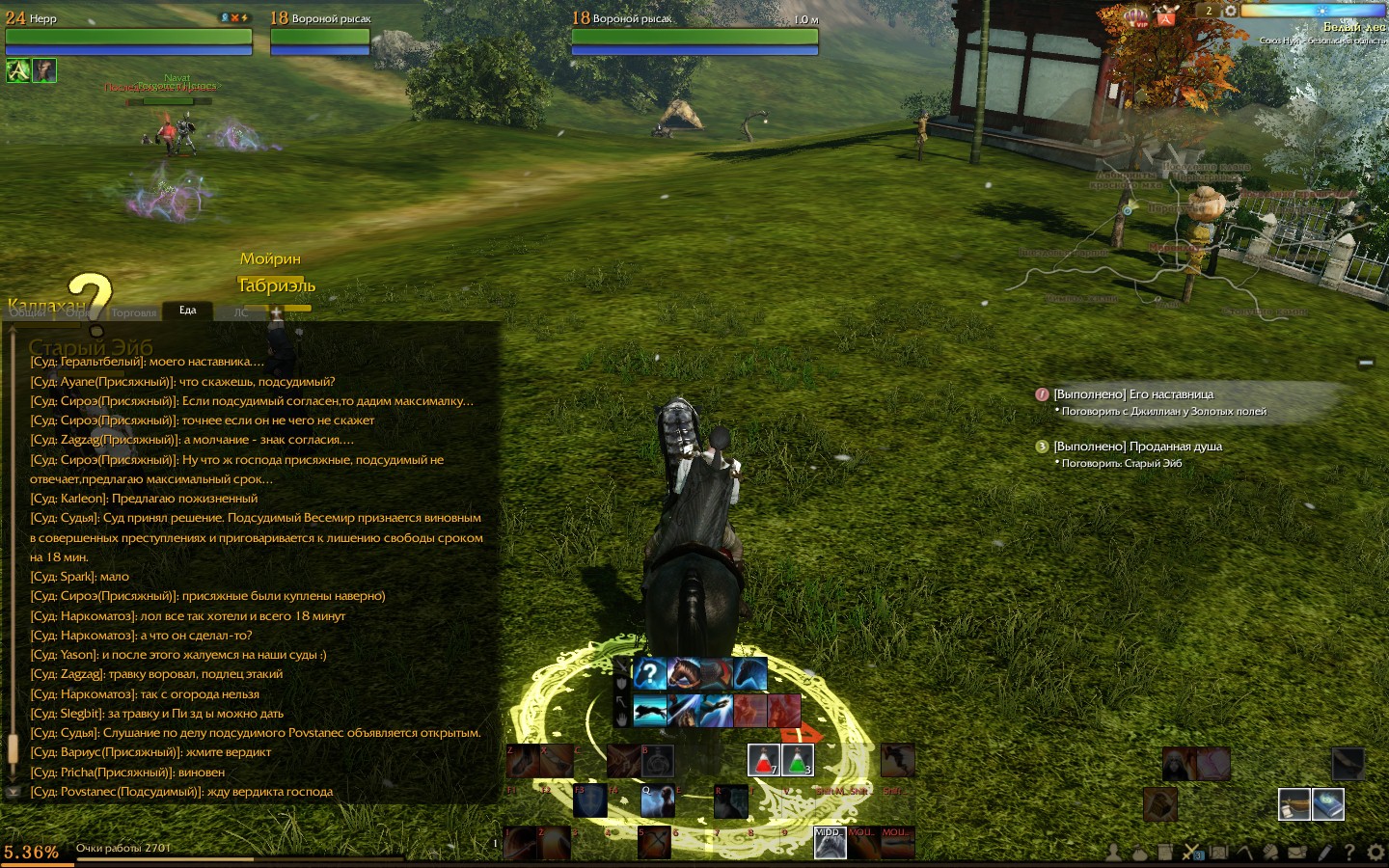Viewport: 1389px width, 868px height.
Task: Activate the Q hooded figure skill
Action: click(657, 801)
